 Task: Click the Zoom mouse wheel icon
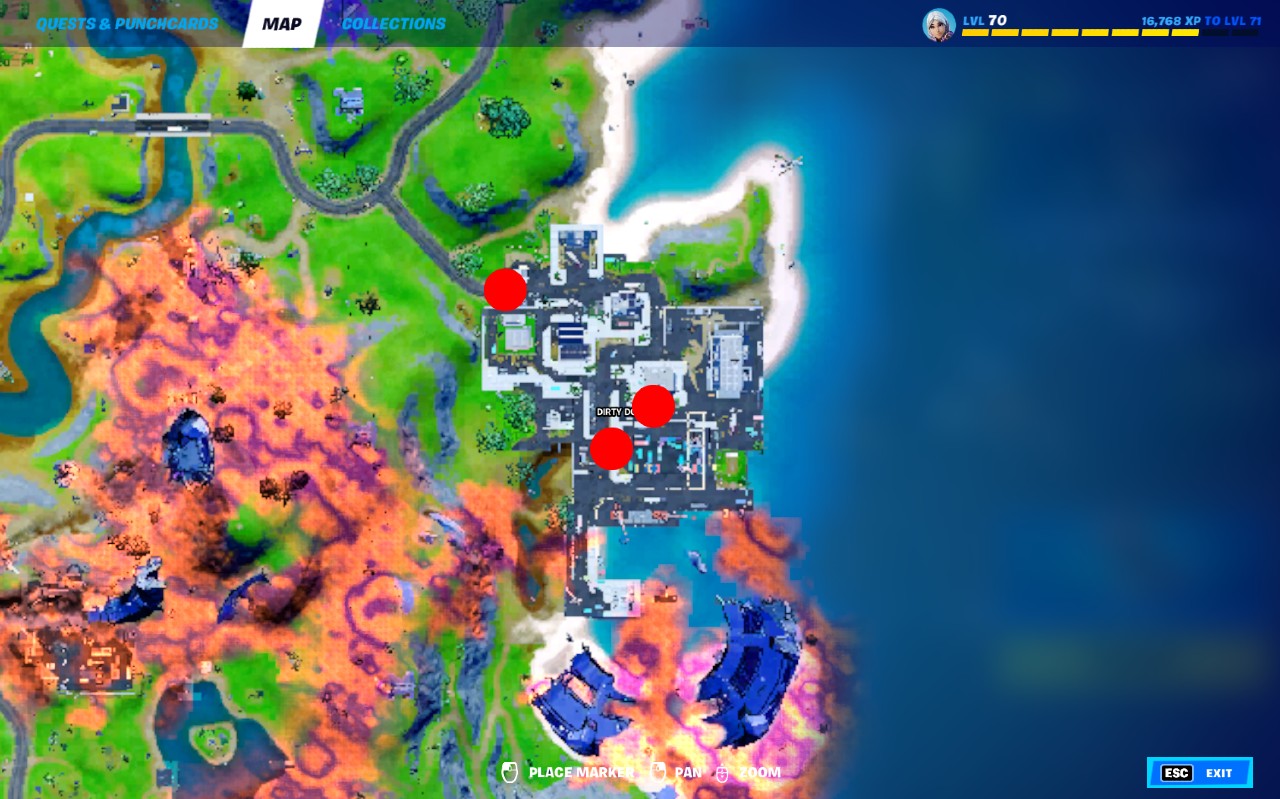[721, 772]
